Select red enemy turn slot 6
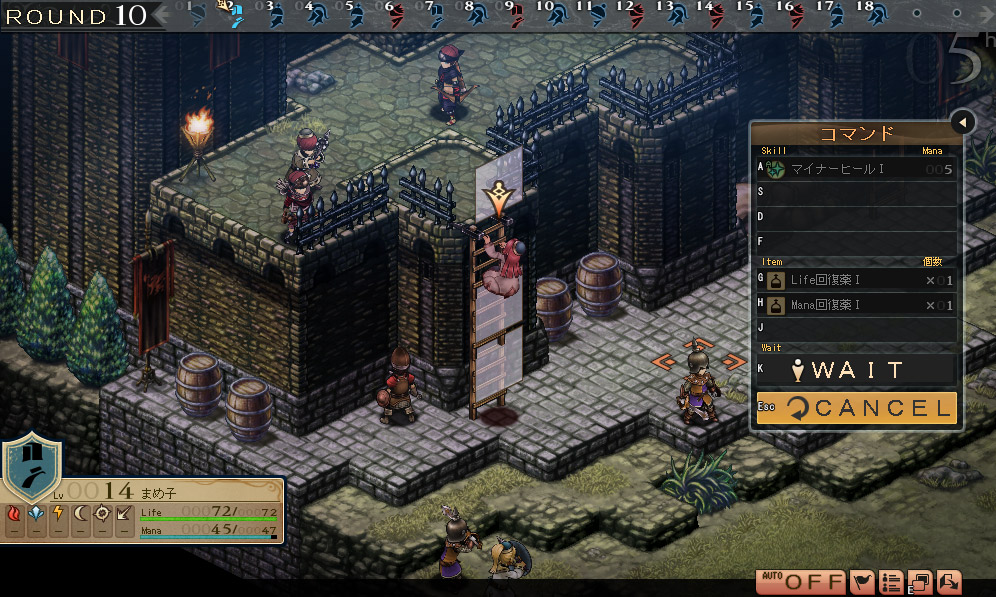Screen dimensions: 996x597 coord(395,15)
